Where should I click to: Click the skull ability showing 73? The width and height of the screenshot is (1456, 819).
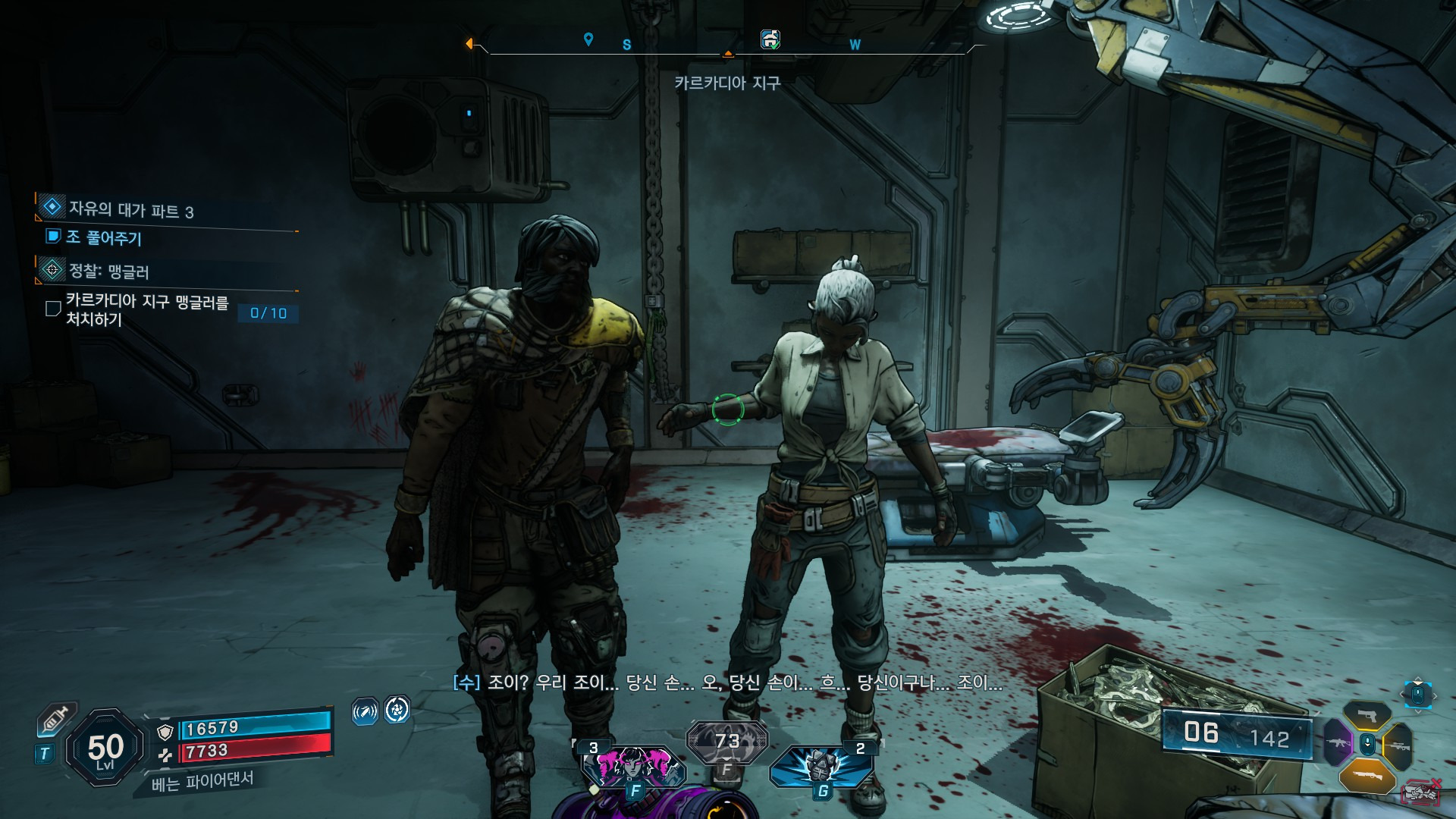coord(726,742)
